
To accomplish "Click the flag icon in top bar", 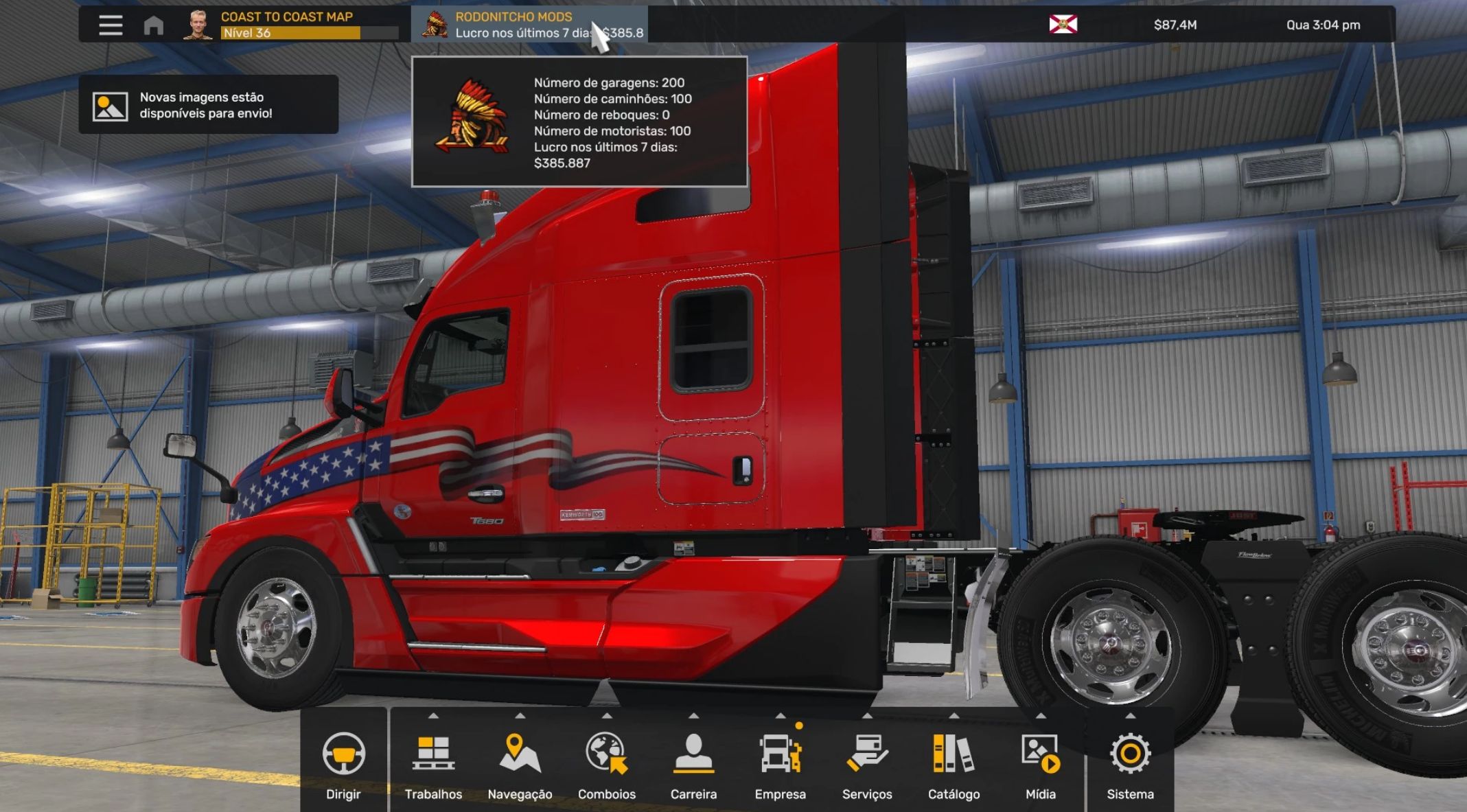I will pyautogui.click(x=1063, y=25).
